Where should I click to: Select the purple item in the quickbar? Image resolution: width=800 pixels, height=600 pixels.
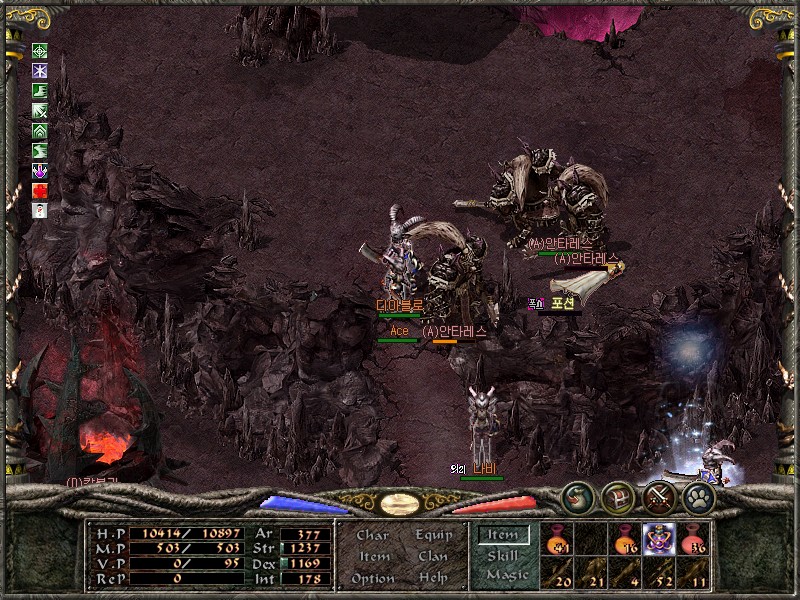click(x=658, y=540)
